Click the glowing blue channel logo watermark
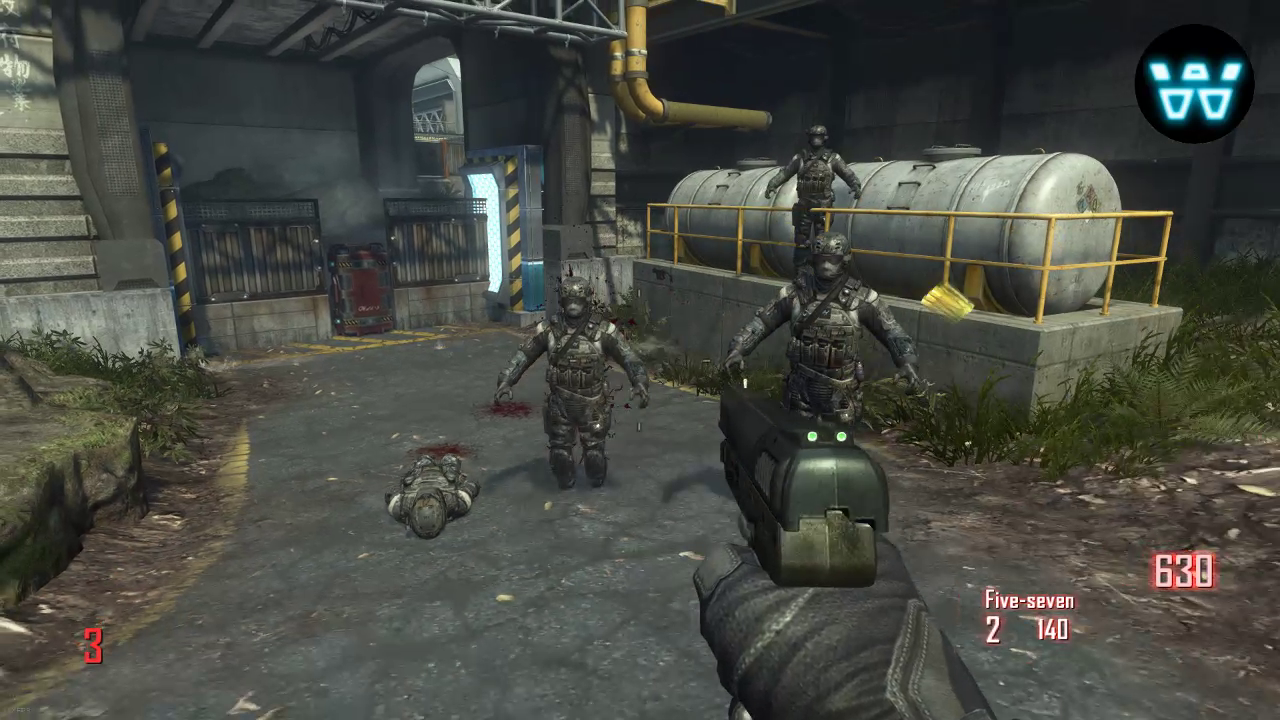1280x720 pixels. (x=1194, y=83)
